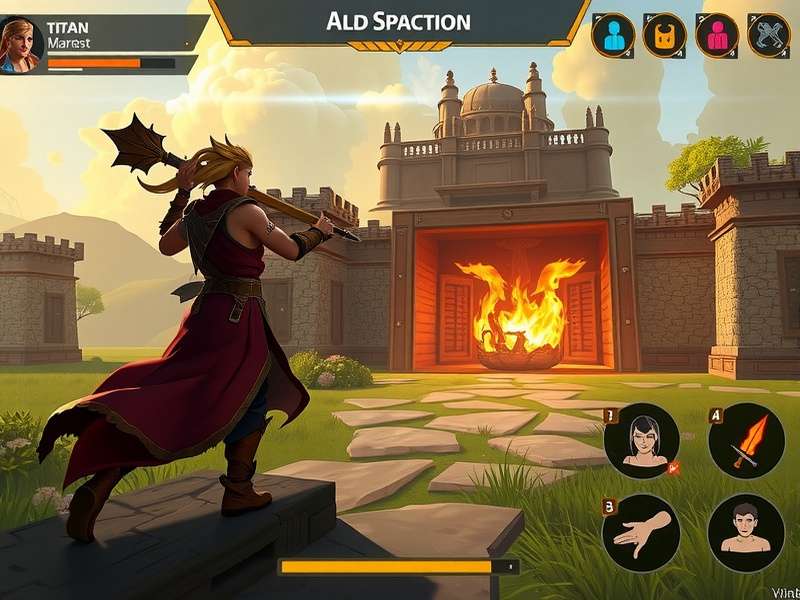800x600 pixels.
Task: Click the Titan character portrait
Action: pos(20,44)
